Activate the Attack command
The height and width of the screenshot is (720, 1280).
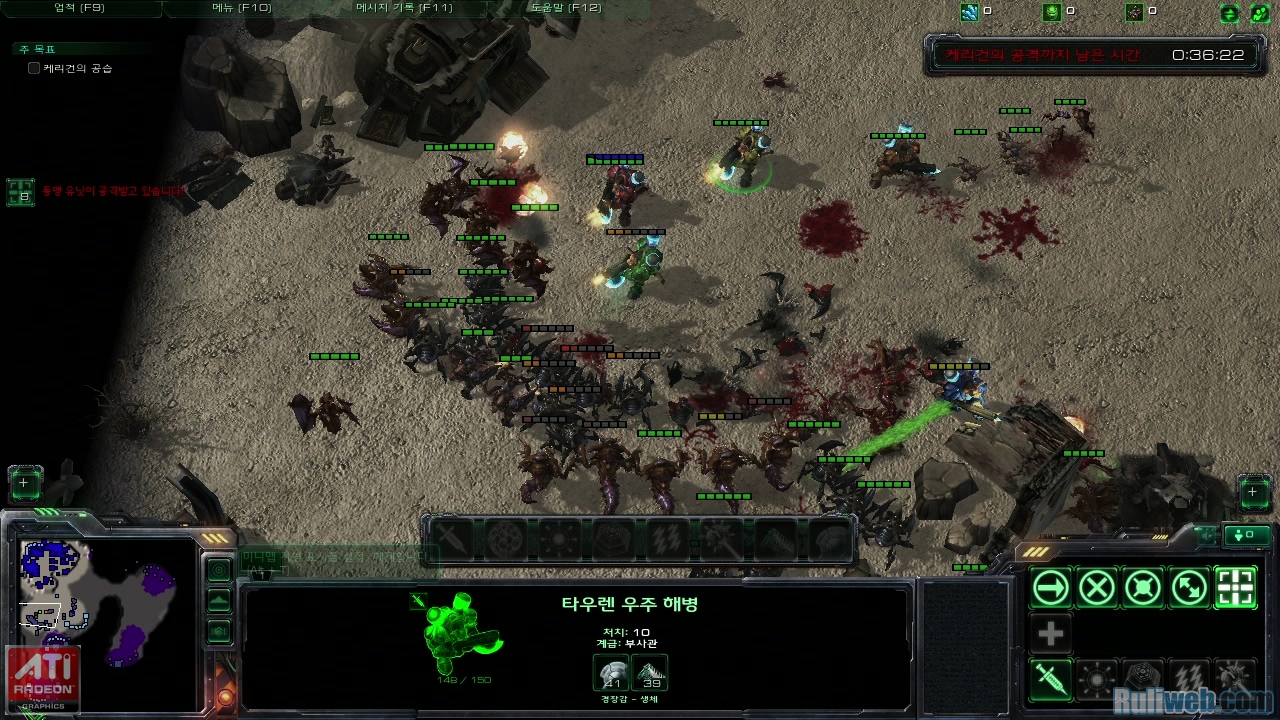pyautogui.click(x=1235, y=588)
